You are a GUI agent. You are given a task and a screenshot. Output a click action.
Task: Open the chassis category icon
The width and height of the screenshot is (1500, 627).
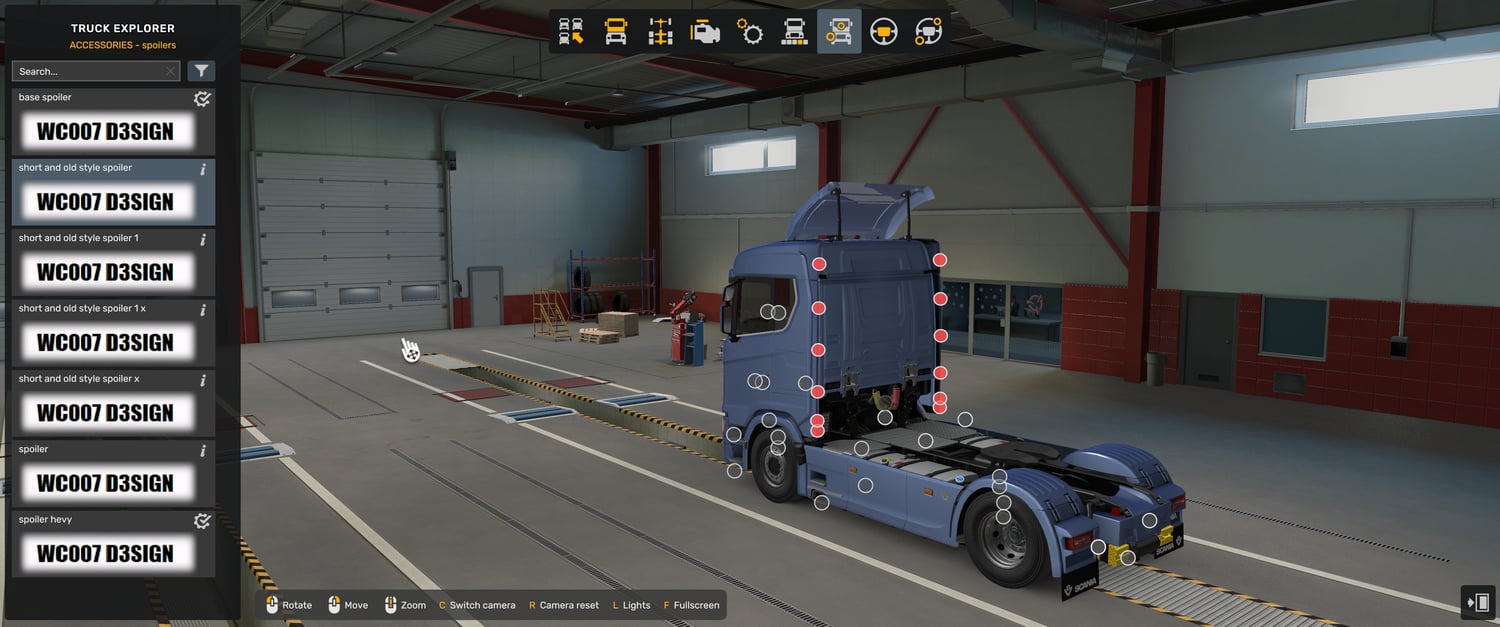660,32
